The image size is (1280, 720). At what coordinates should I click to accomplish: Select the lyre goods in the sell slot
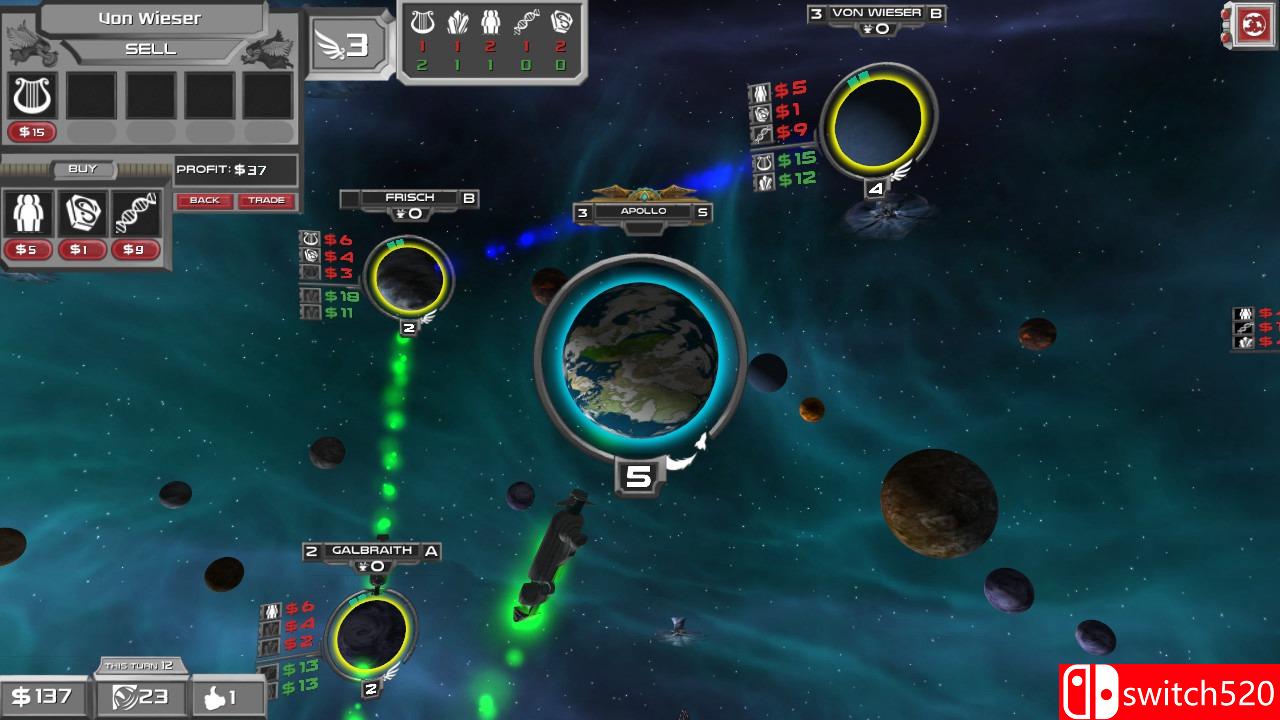tap(33, 96)
